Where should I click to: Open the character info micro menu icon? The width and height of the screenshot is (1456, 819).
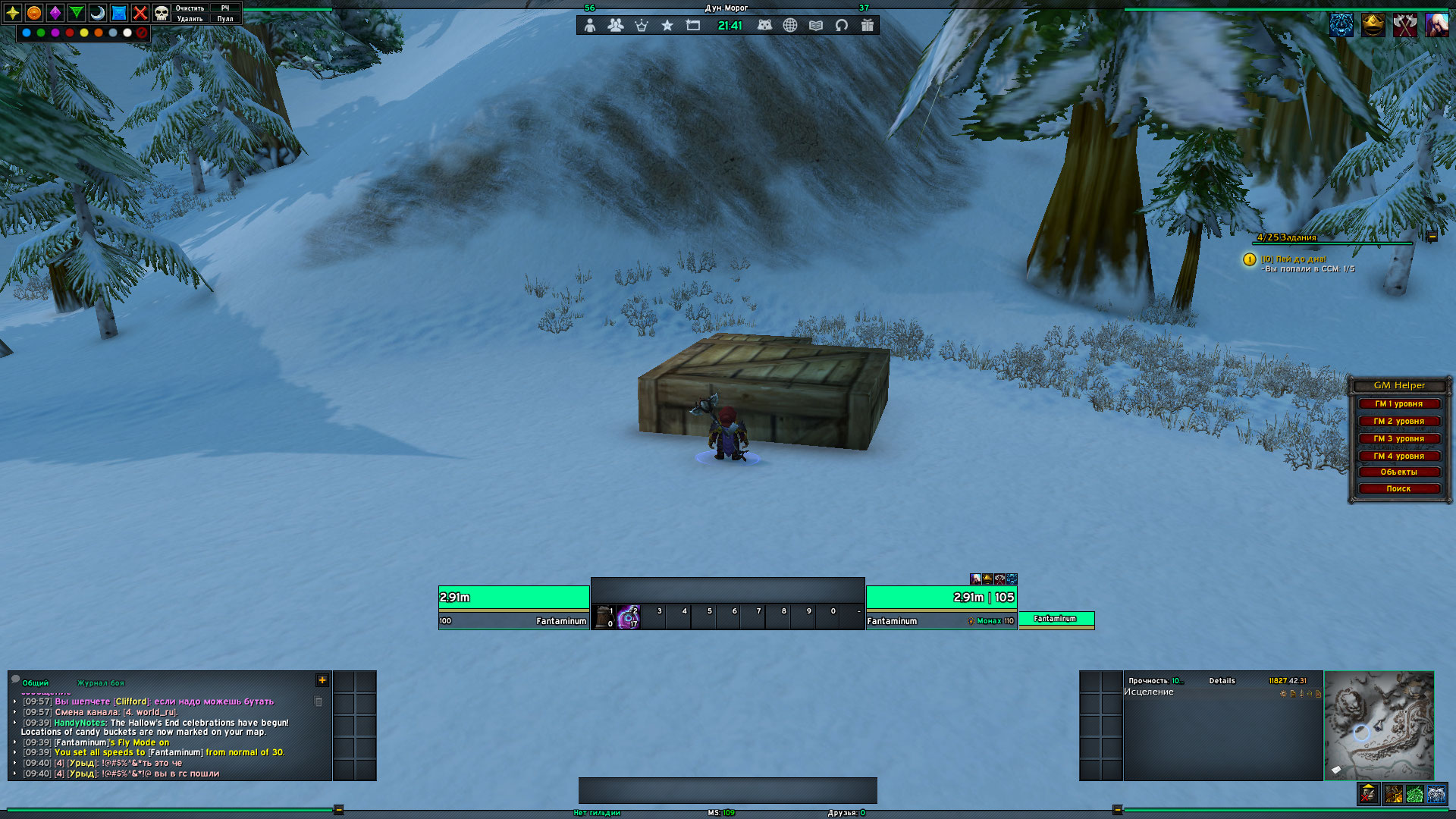pyautogui.click(x=590, y=25)
